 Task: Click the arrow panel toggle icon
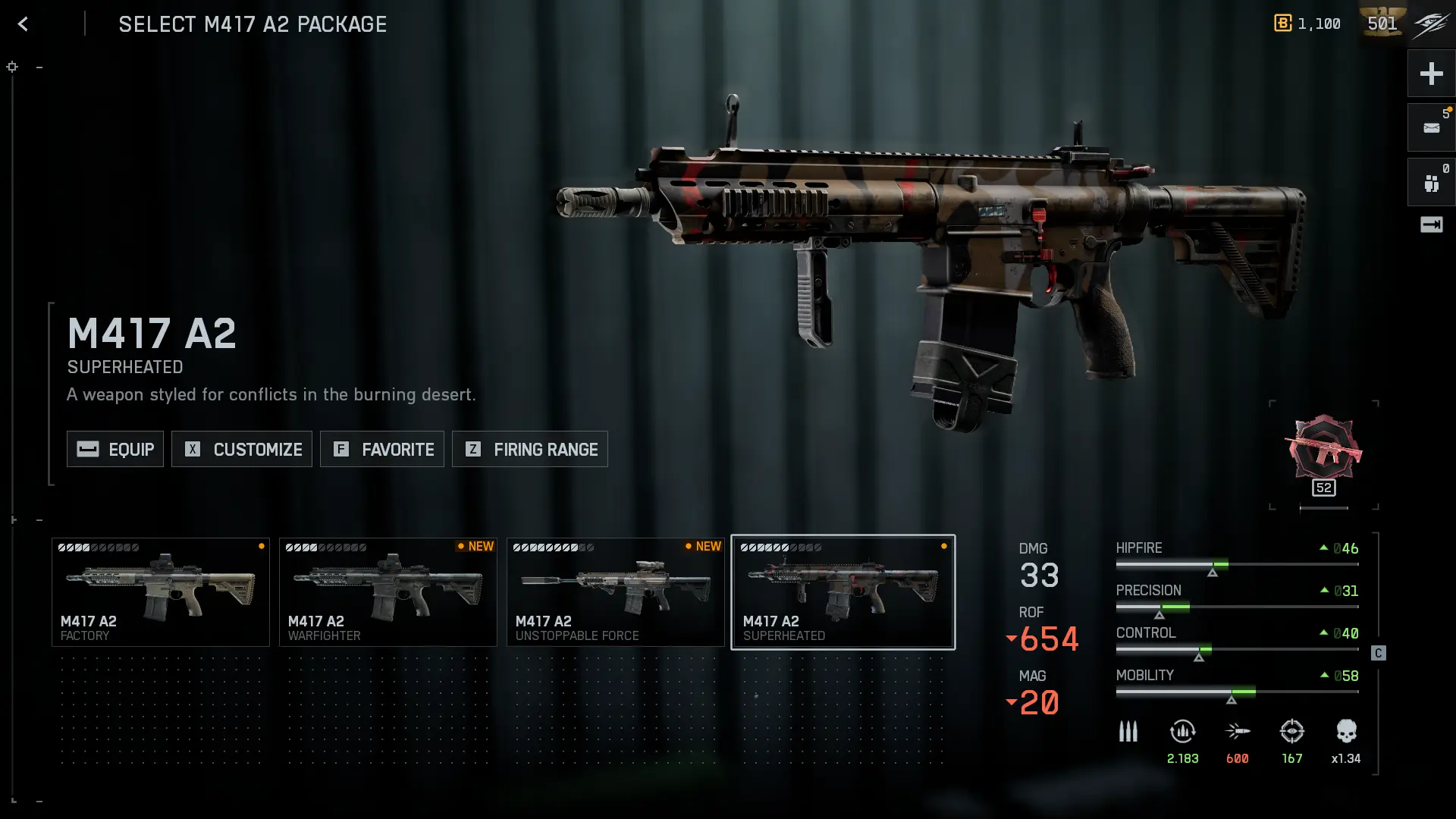tap(1431, 224)
